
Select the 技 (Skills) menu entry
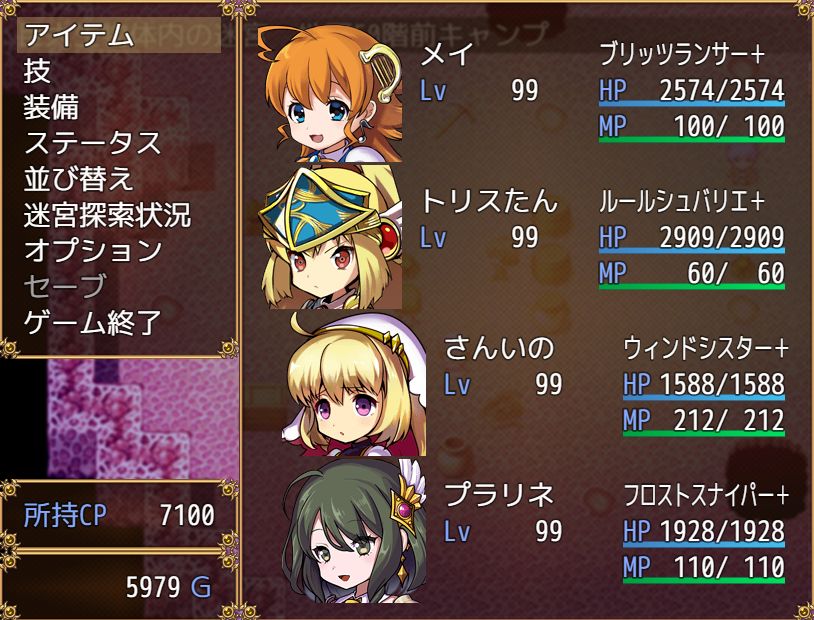click(x=38, y=71)
